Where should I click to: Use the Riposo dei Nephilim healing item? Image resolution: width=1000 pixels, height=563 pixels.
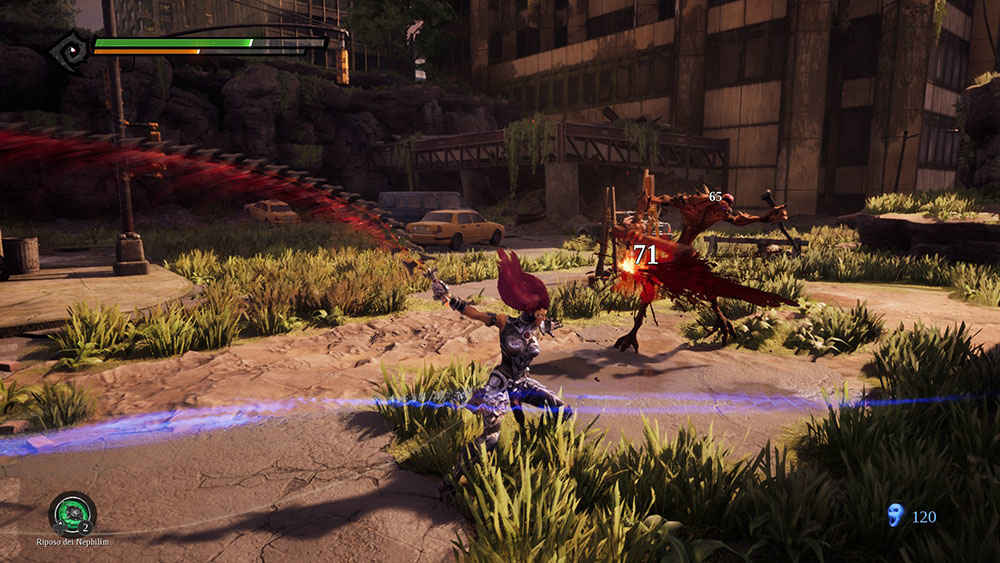tap(72, 513)
